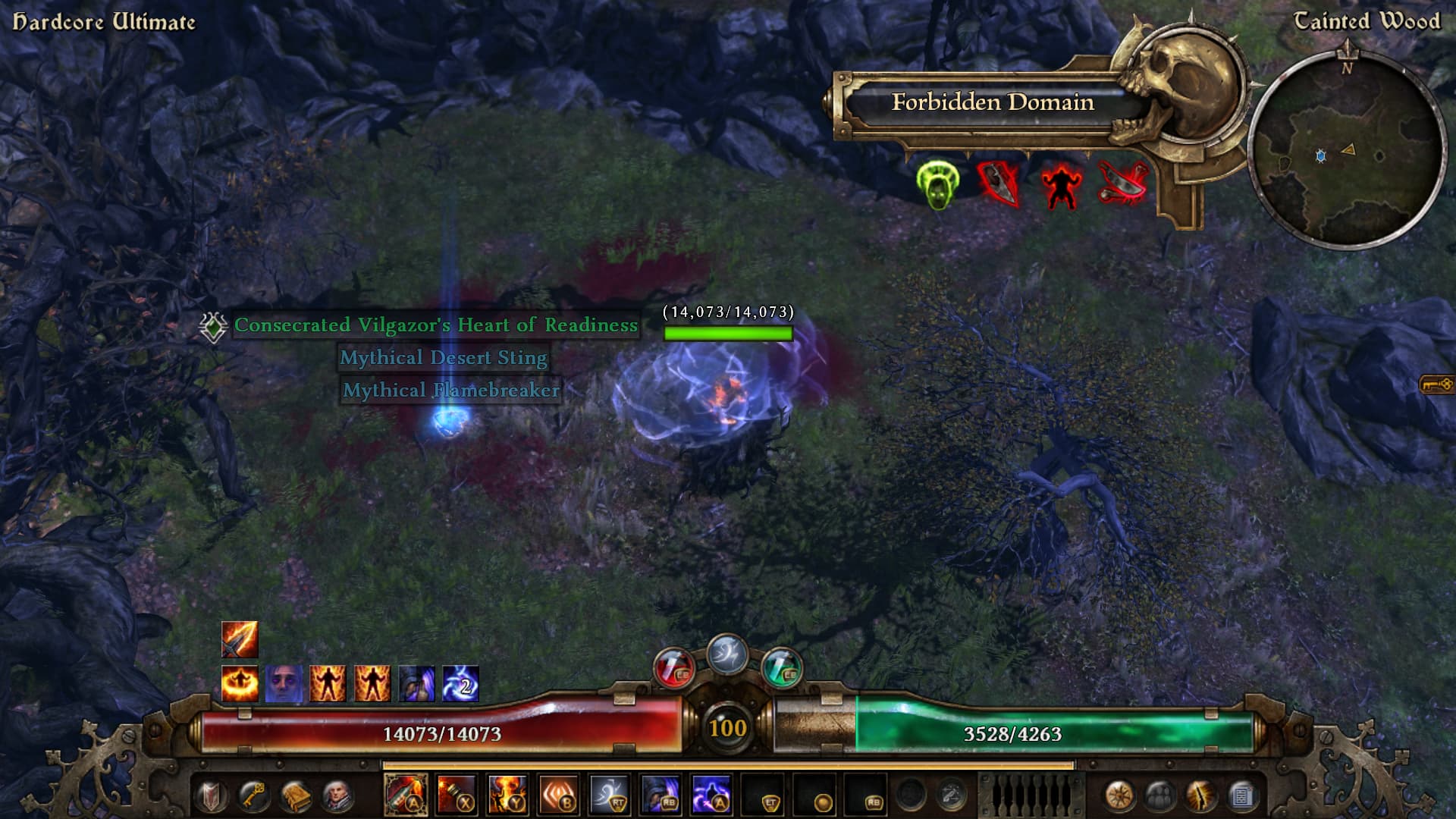Activate the purple hooded figure skill

(660, 795)
